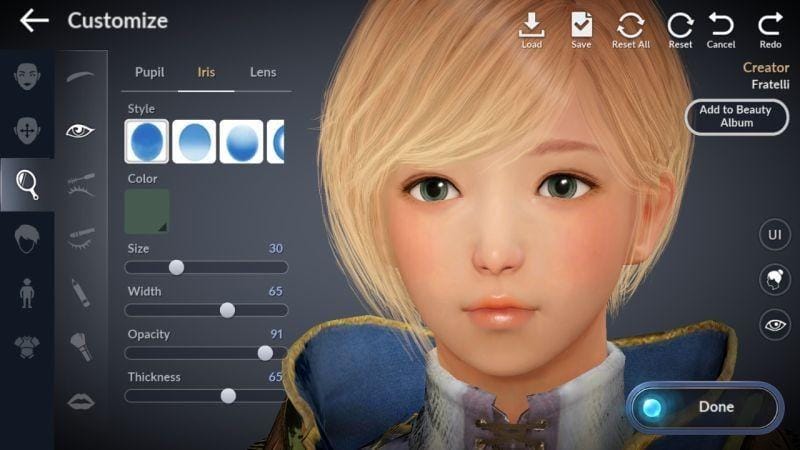Open the iris color swatch
This screenshot has height=450, width=800.
click(x=147, y=211)
